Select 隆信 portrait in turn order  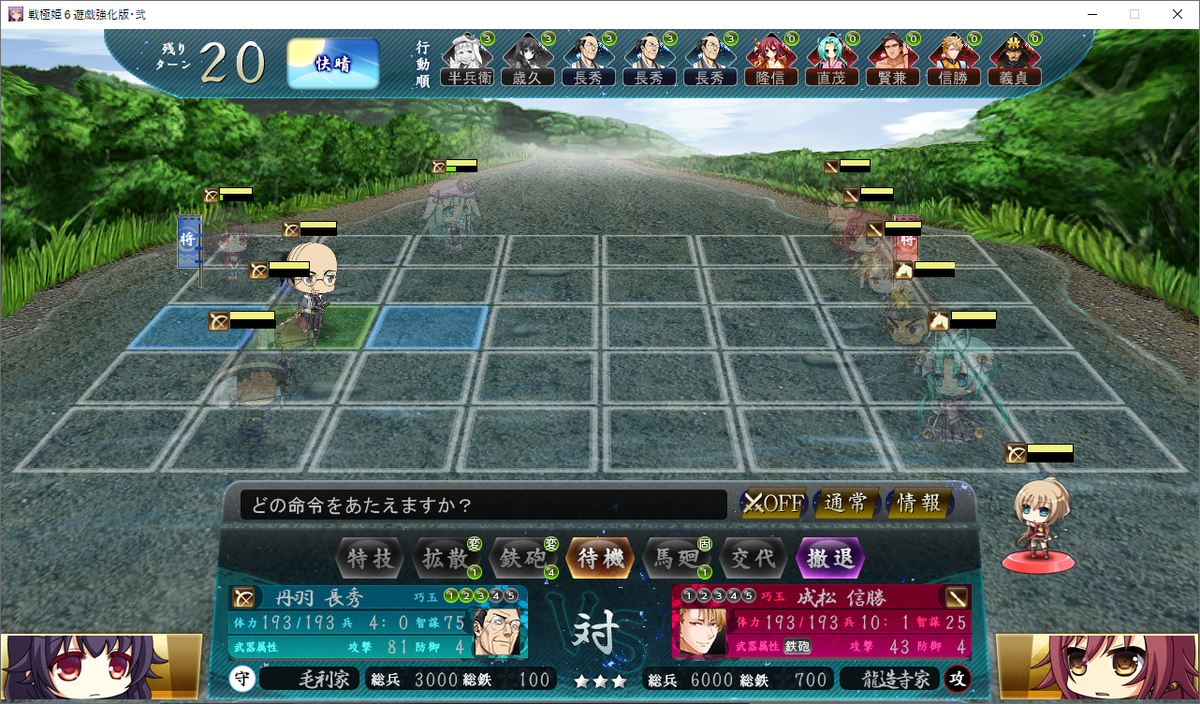(771, 57)
